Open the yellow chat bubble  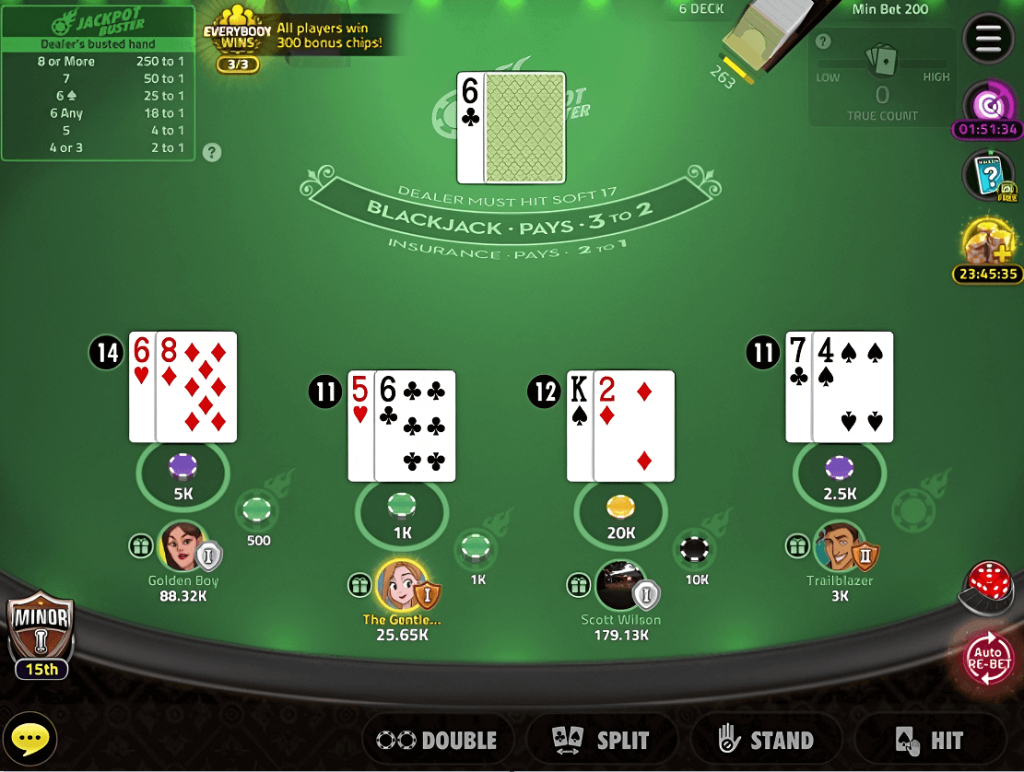pos(30,740)
